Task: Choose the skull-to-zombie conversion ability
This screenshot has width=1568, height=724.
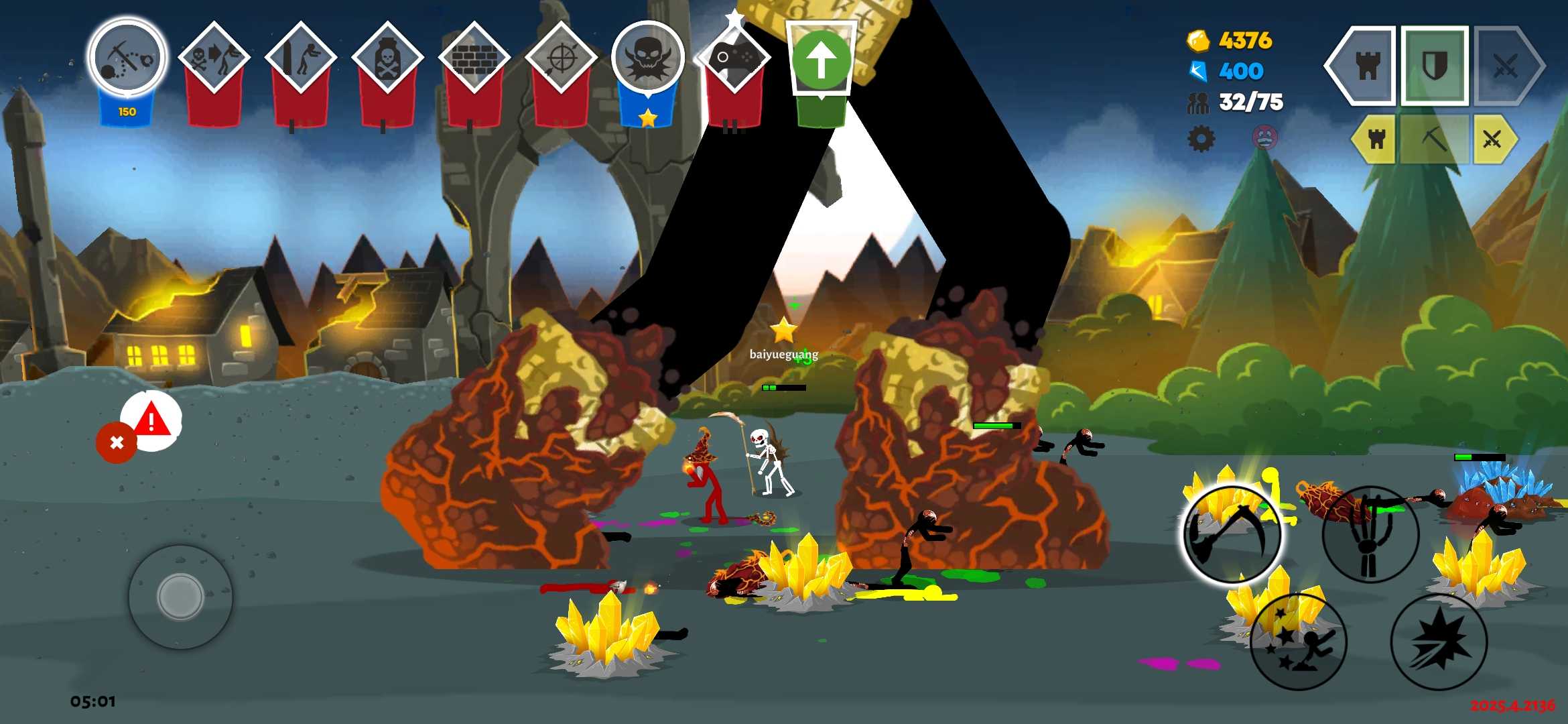Action: (x=214, y=58)
